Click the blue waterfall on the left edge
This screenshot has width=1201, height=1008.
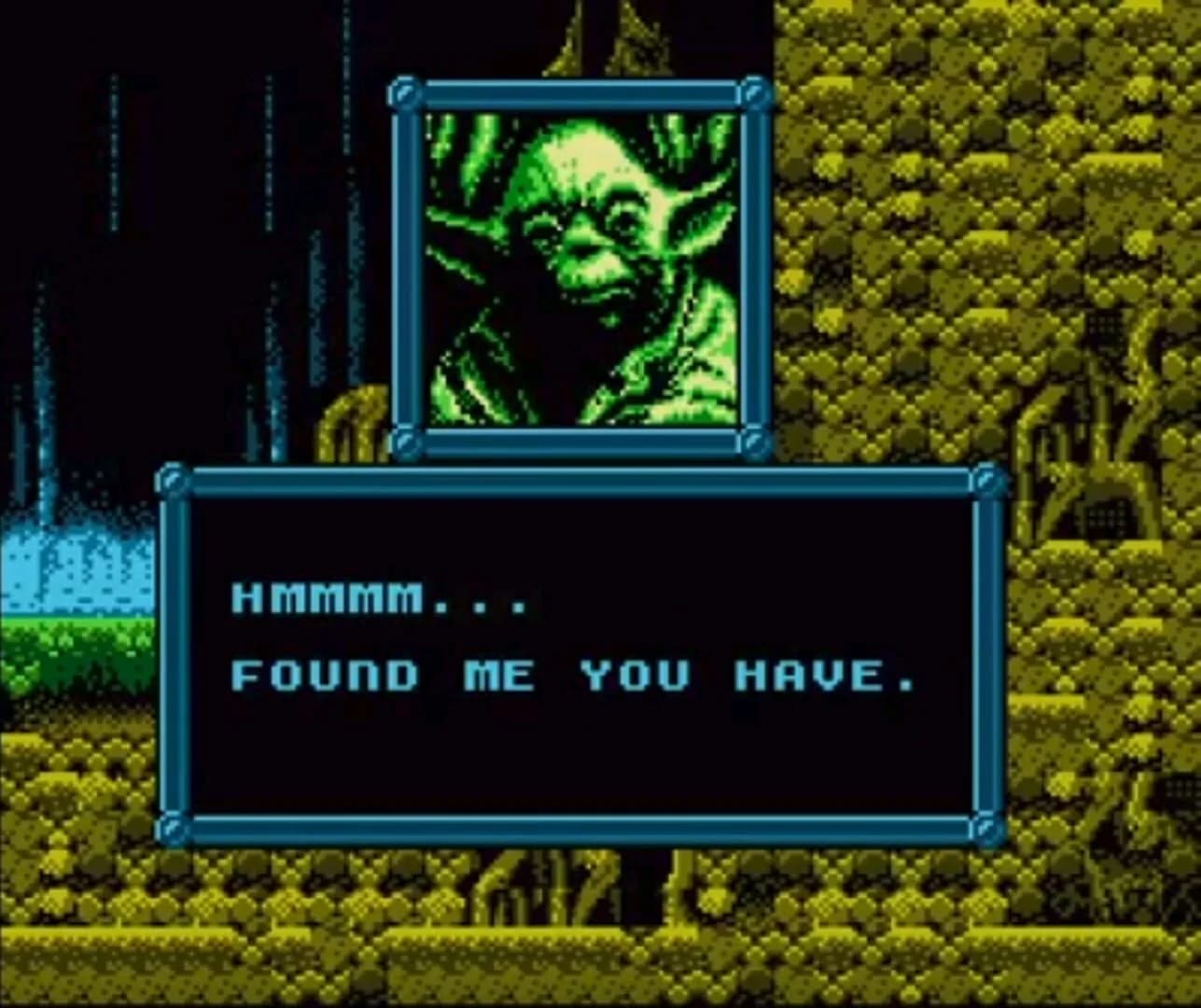tap(75, 551)
